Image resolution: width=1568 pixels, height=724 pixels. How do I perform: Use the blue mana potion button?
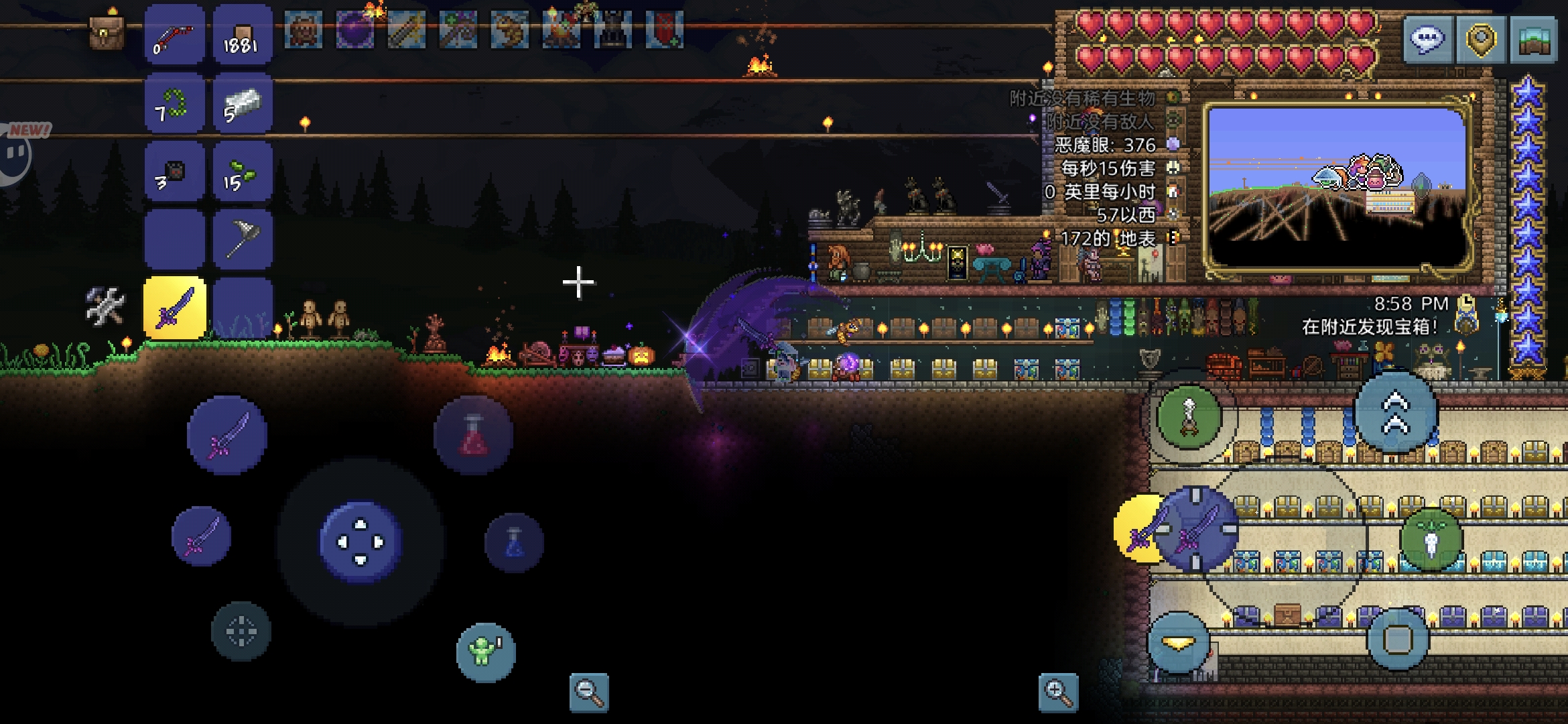(514, 542)
